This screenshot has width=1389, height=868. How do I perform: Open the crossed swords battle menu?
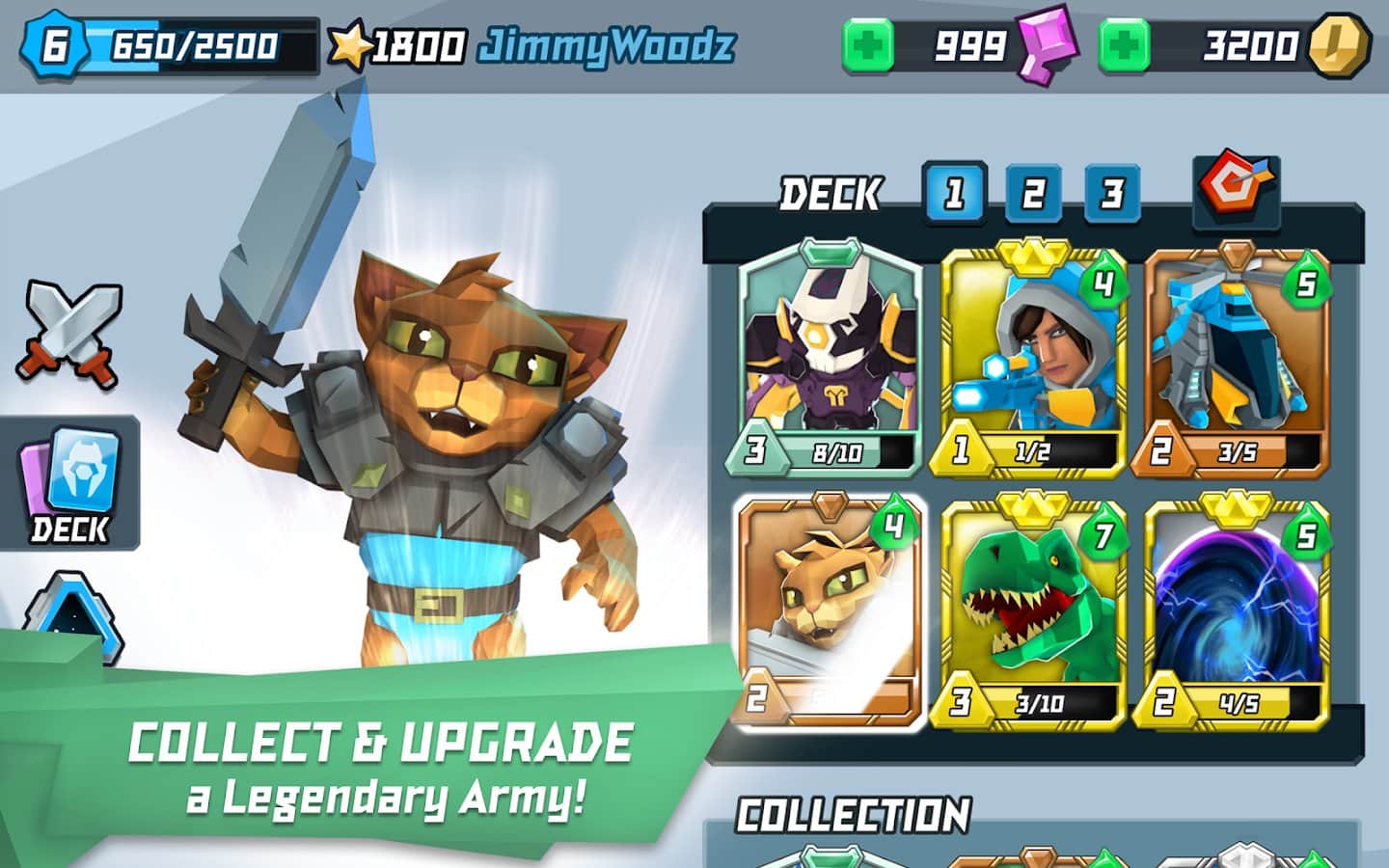click(68, 334)
